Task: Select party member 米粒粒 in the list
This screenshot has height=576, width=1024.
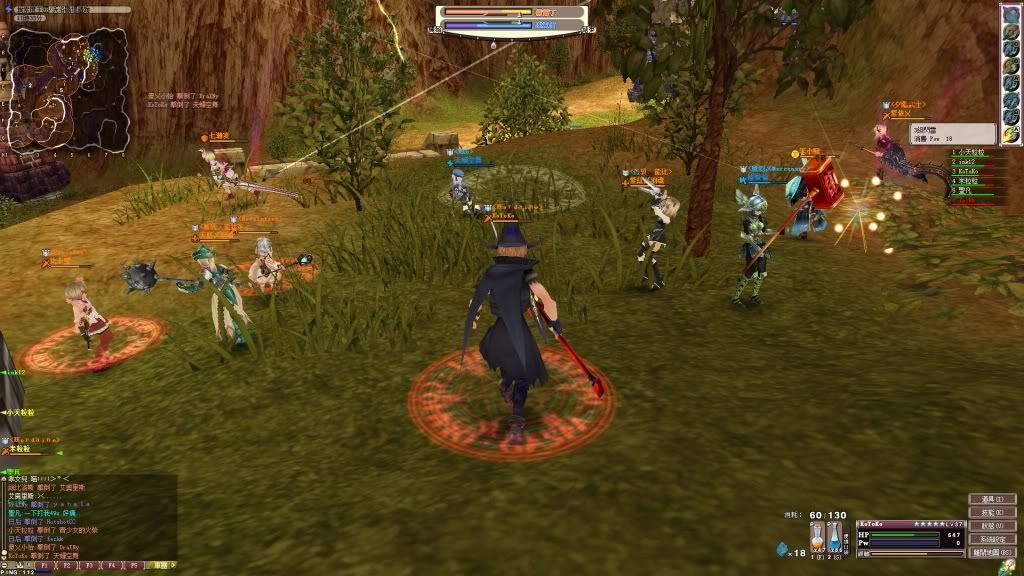Action: (969, 180)
